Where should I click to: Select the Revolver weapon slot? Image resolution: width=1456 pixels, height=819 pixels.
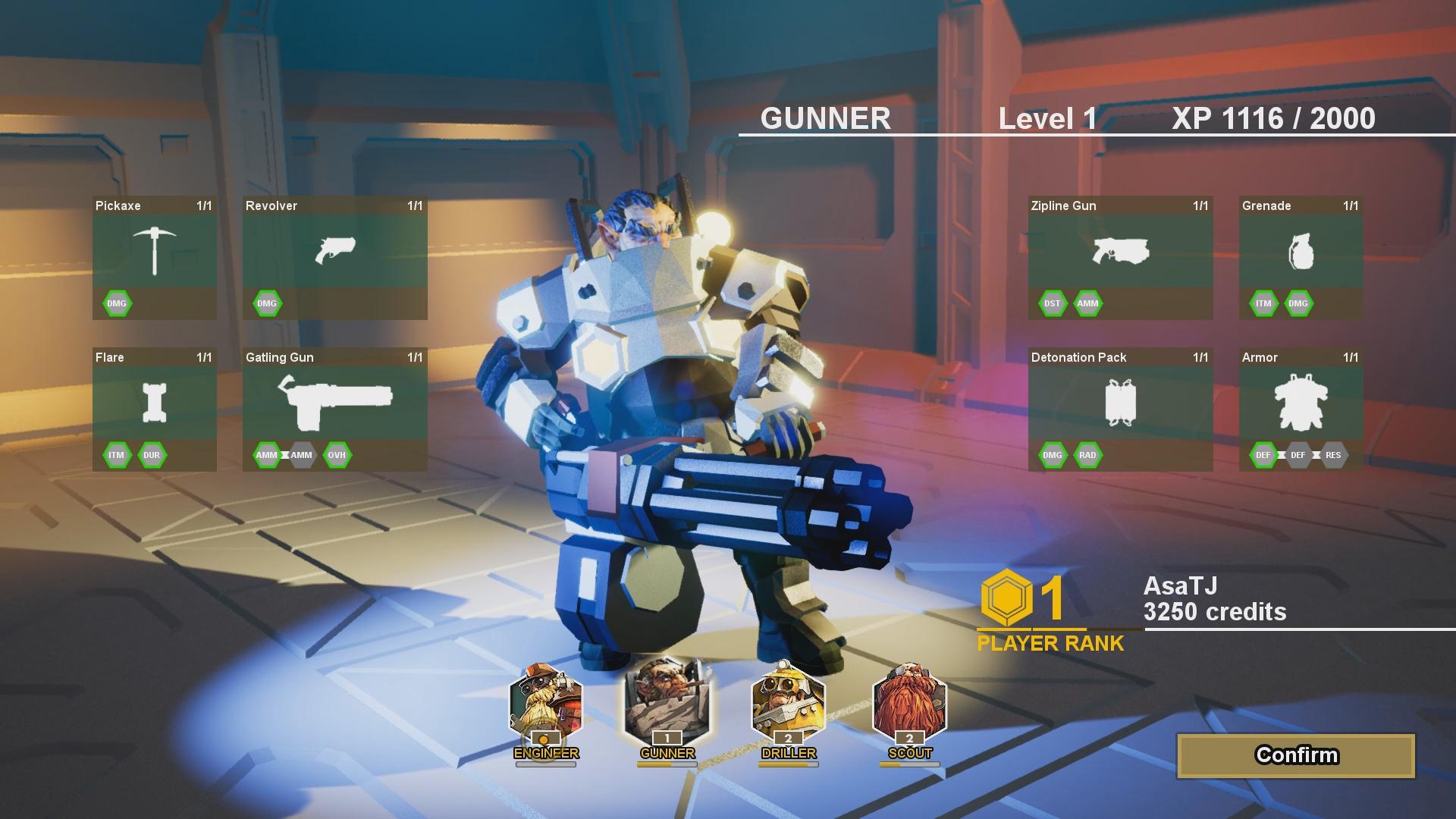click(x=334, y=251)
